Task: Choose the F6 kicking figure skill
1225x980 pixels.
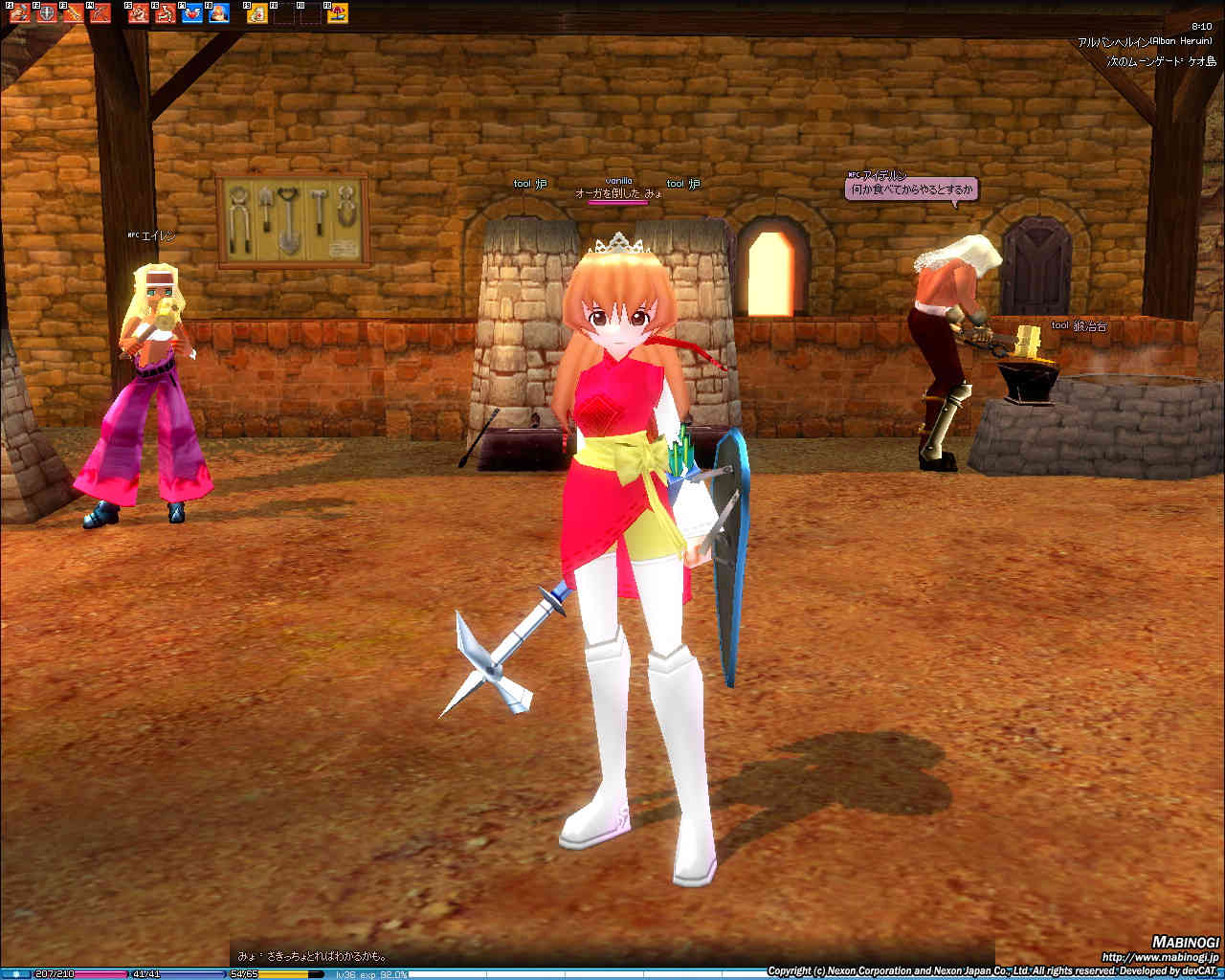Action: tap(166, 13)
